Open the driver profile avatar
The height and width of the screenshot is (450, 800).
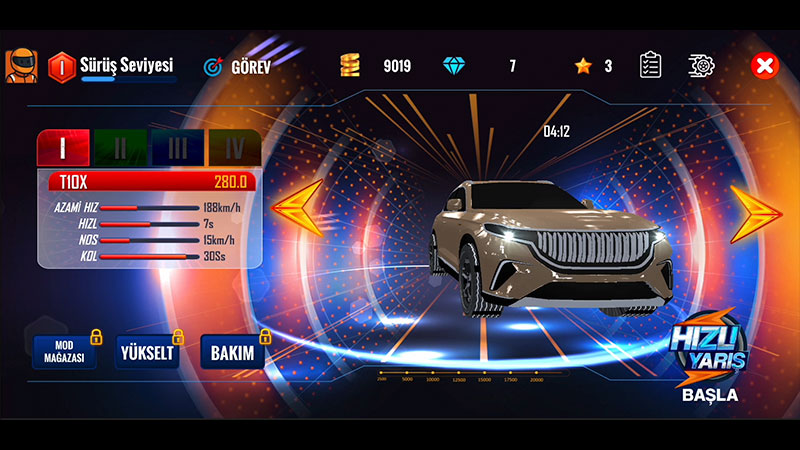(20, 66)
